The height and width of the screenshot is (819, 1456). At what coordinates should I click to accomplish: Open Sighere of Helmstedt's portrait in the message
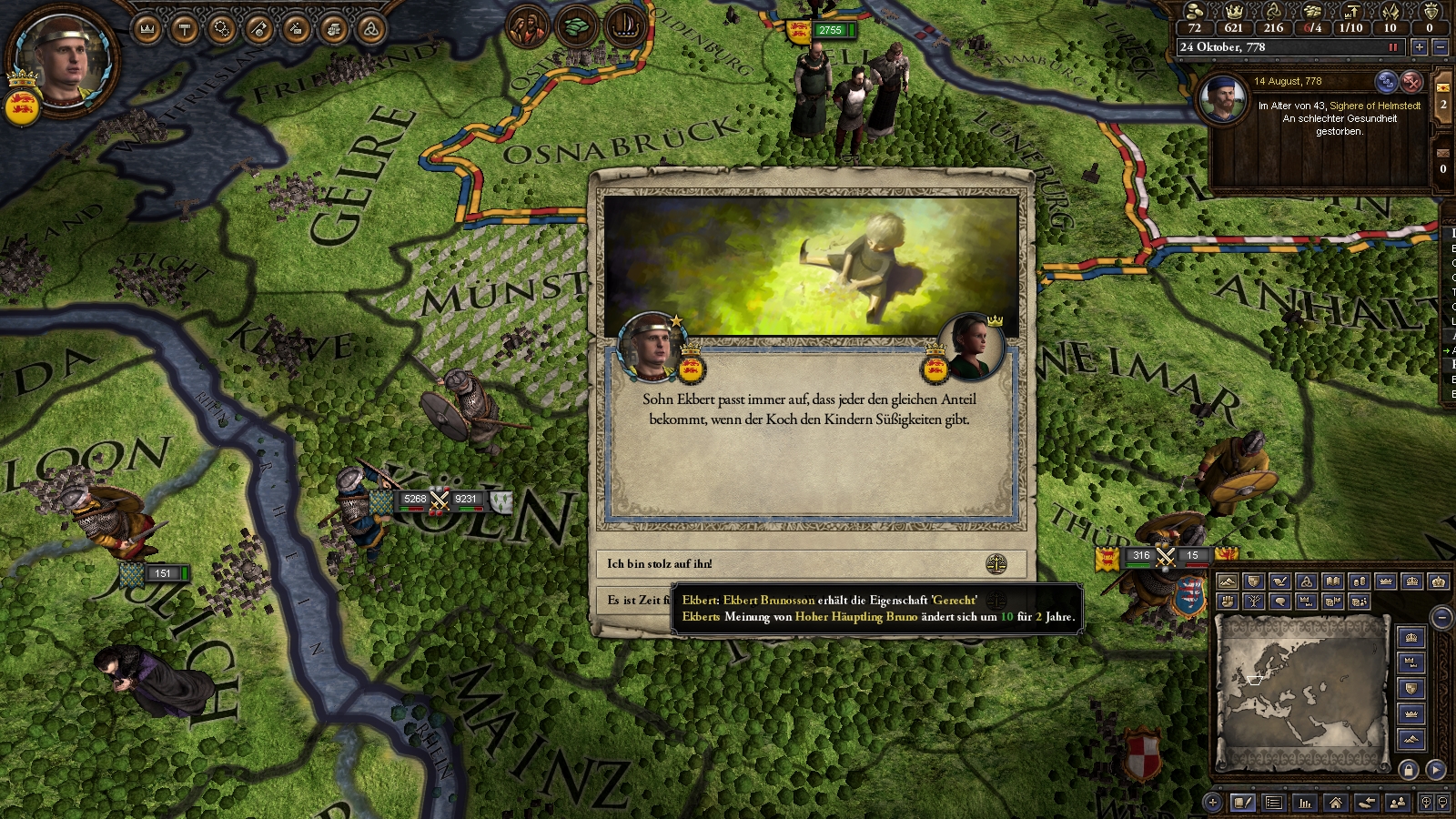[x=1223, y=98]
